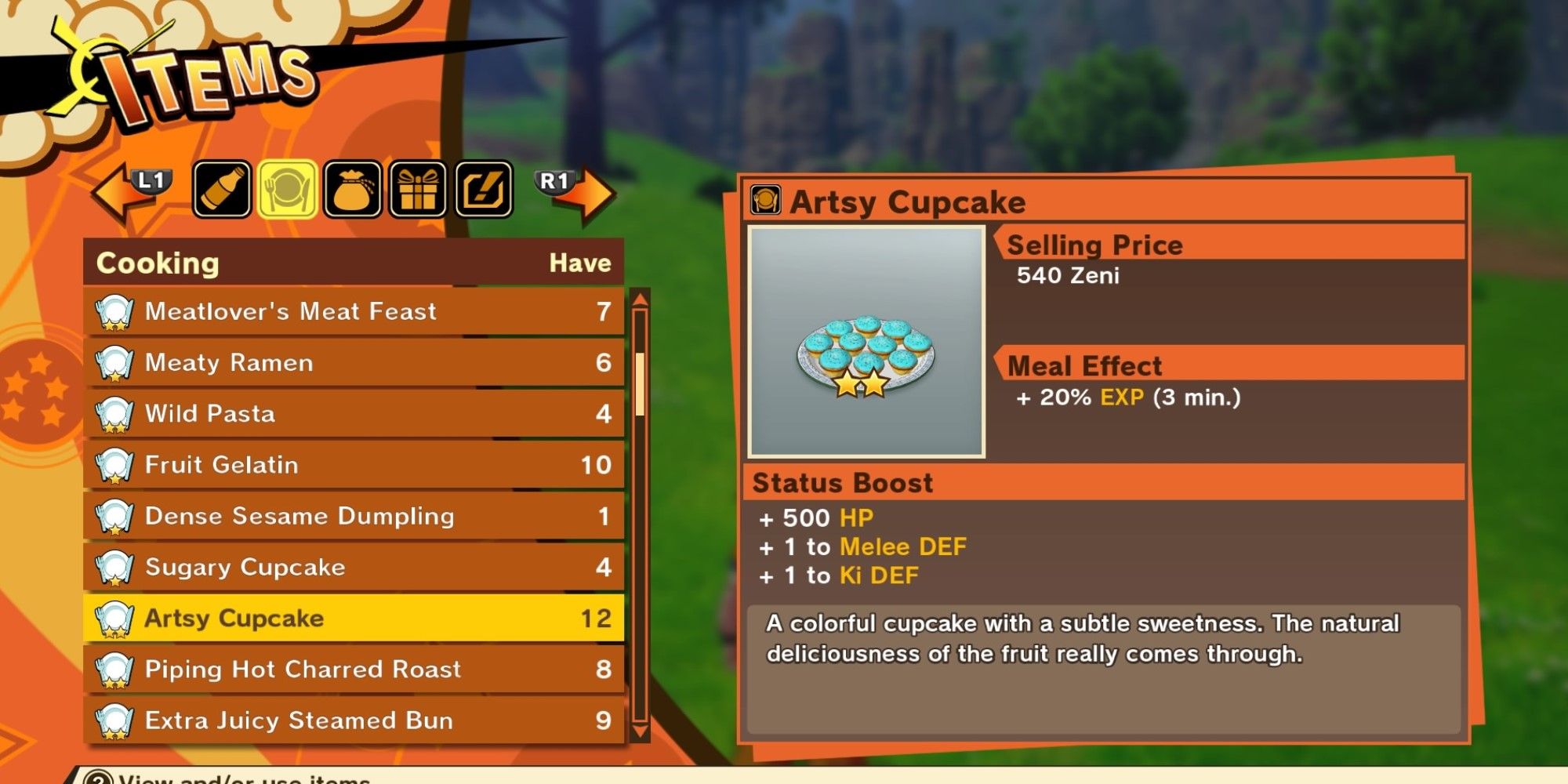Image resolution: width=1568 pixels, height=784 pixels.
Task: Click the Selling Price label
Action: [x=1095, y=245]
